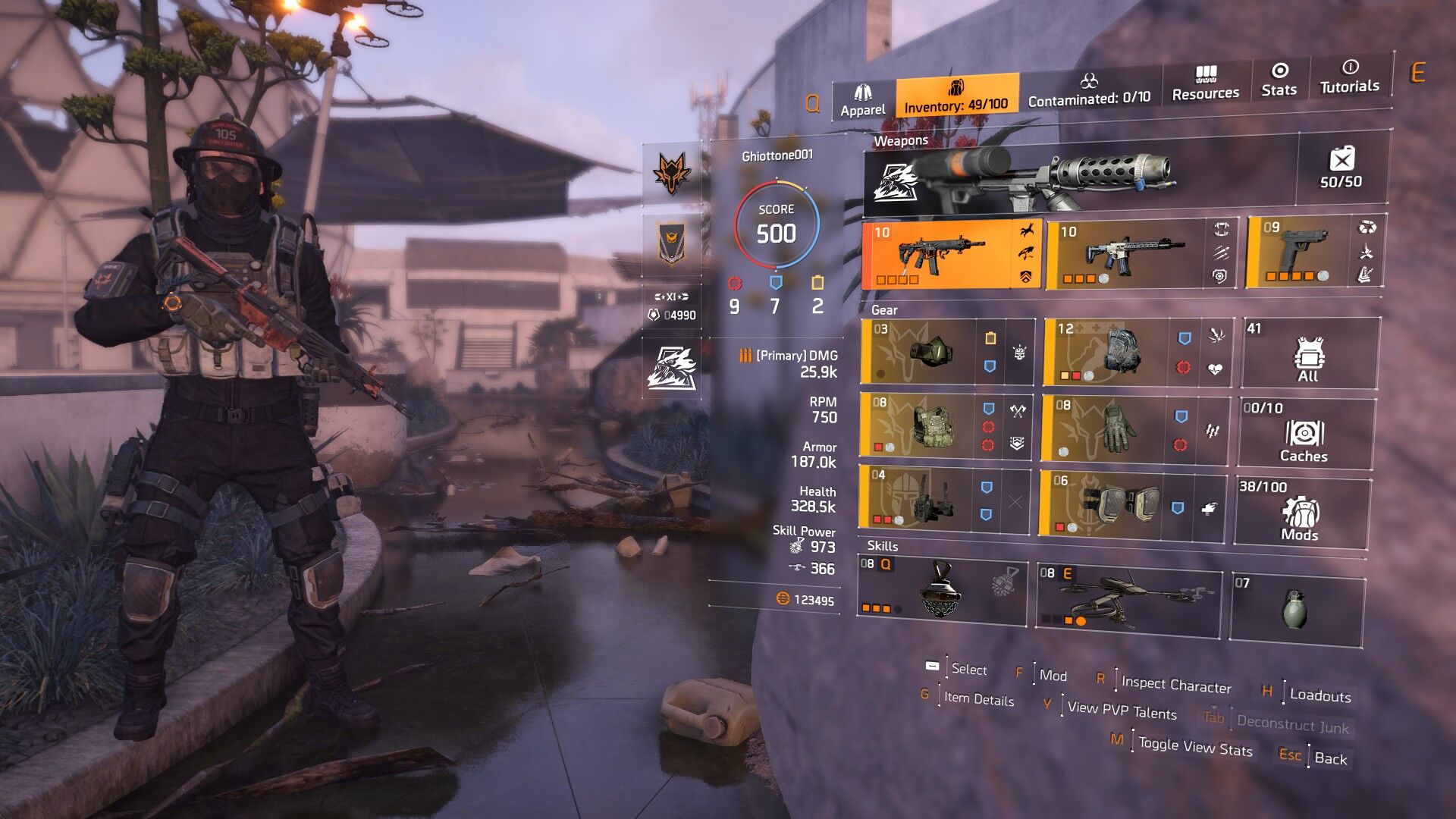Open the Tutorials tab
Image resolution: width=1456 pixels, height=819 pixels.
(1349, 77)
